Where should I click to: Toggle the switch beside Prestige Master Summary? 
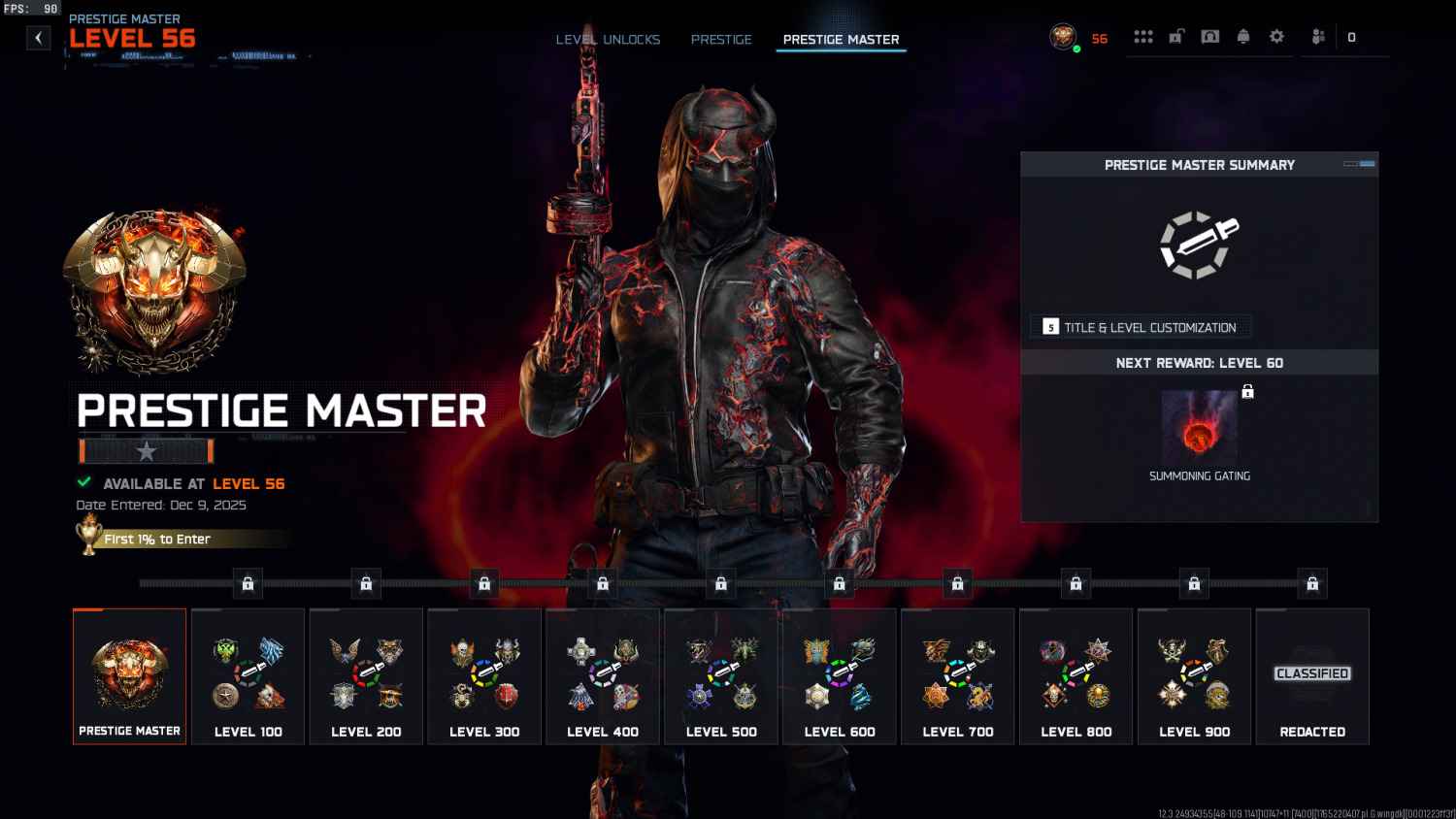(x=1355, y=165)
